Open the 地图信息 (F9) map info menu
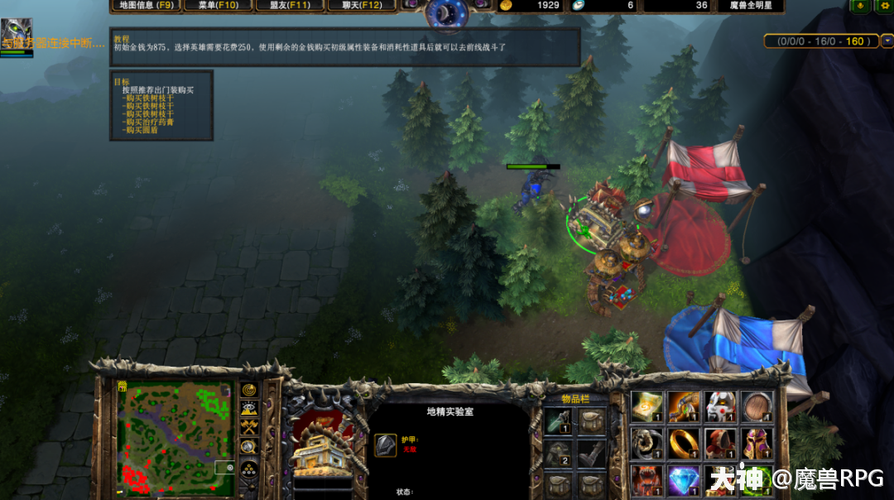This screenshot has height=500, width=894. click(147, 5)
